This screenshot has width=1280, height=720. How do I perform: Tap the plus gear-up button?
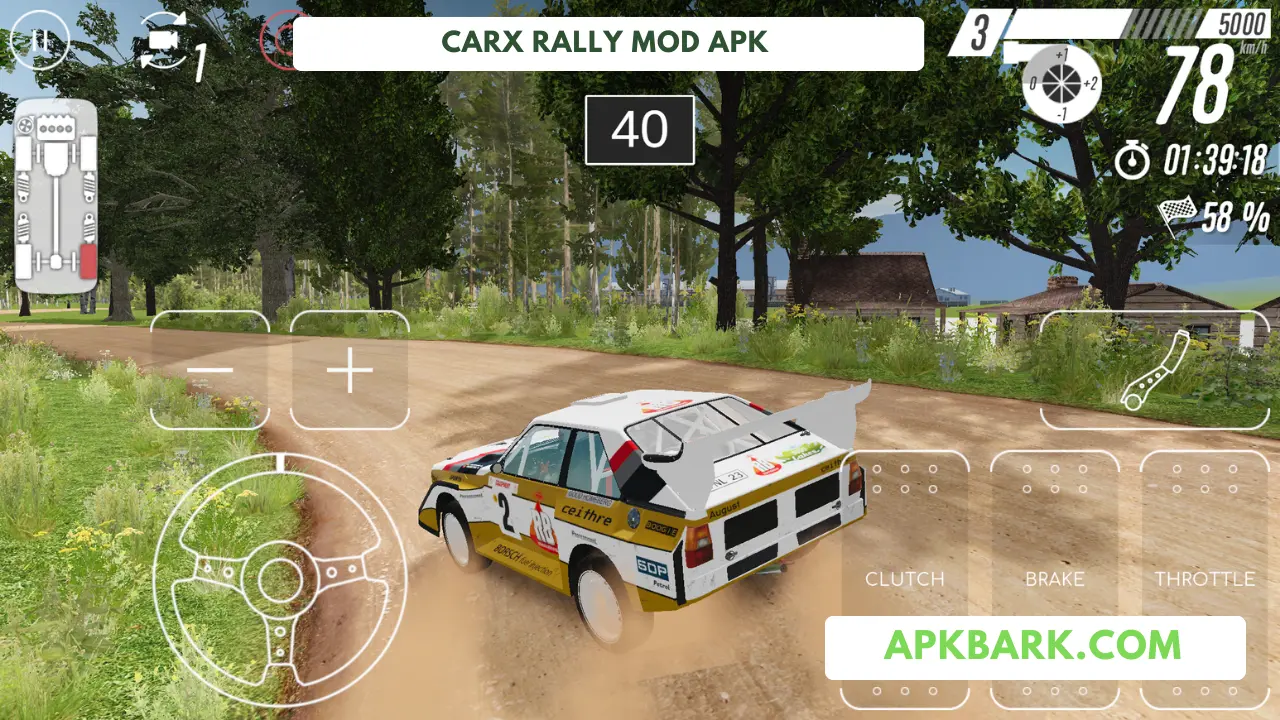(350, 371)
